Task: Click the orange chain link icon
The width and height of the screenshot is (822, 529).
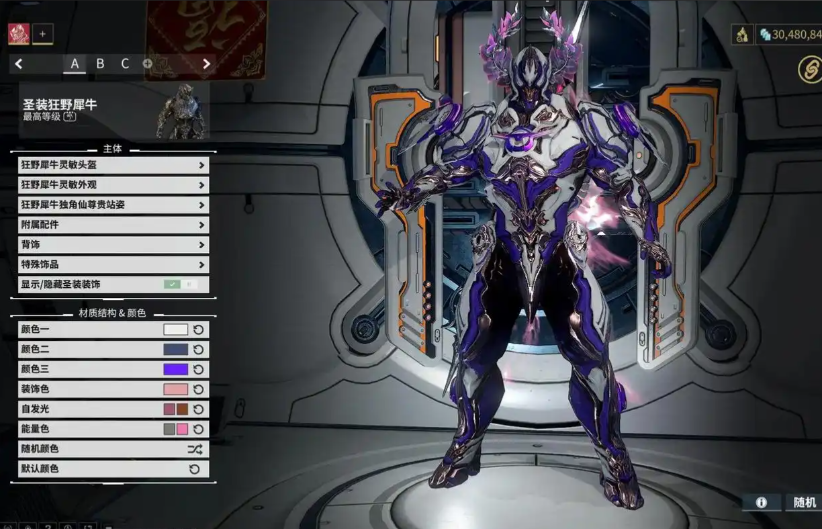Action: (810, 68)
